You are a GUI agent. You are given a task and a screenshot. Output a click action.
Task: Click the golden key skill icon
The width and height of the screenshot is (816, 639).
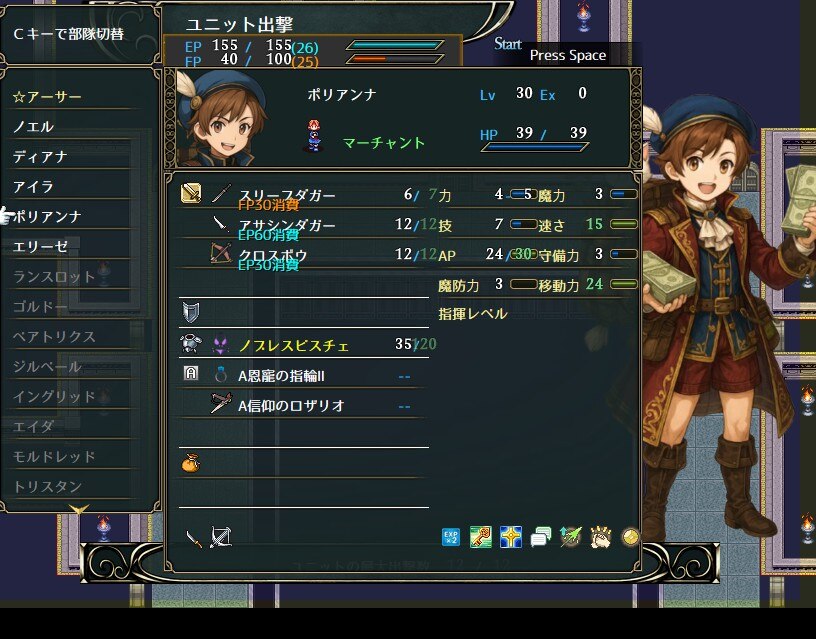[481, 538]
